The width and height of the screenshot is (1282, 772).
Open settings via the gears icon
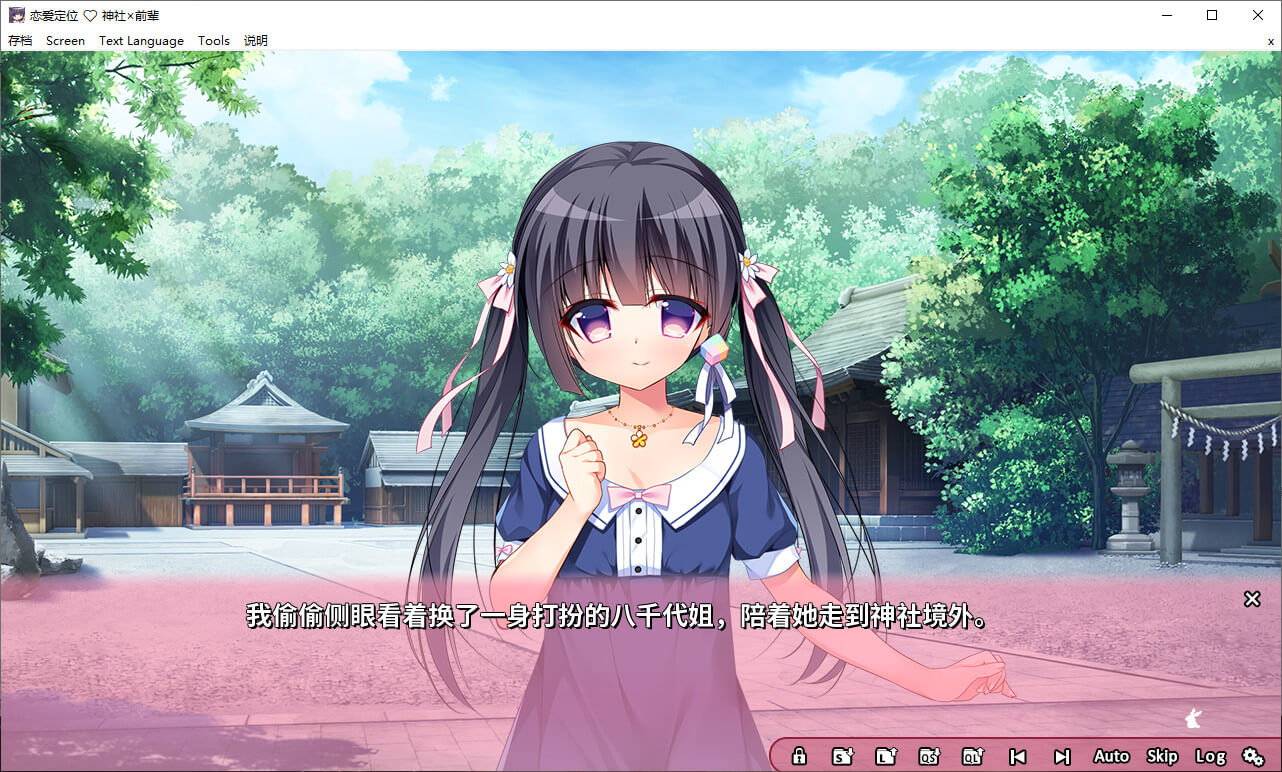tap(1253, 757)
